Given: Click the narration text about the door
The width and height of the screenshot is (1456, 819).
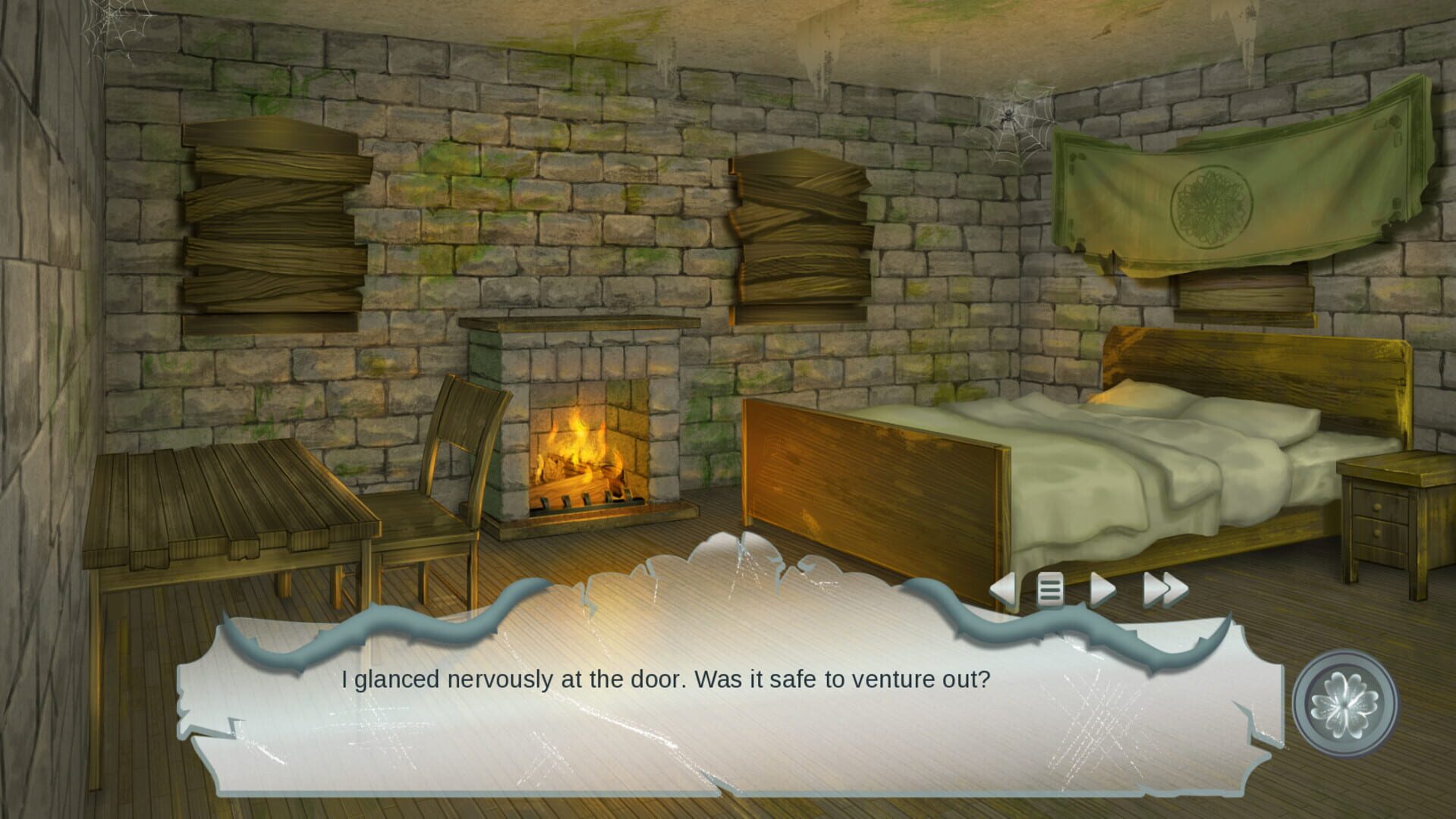Looking at the screenshot, I should click(x=666, y=680).
